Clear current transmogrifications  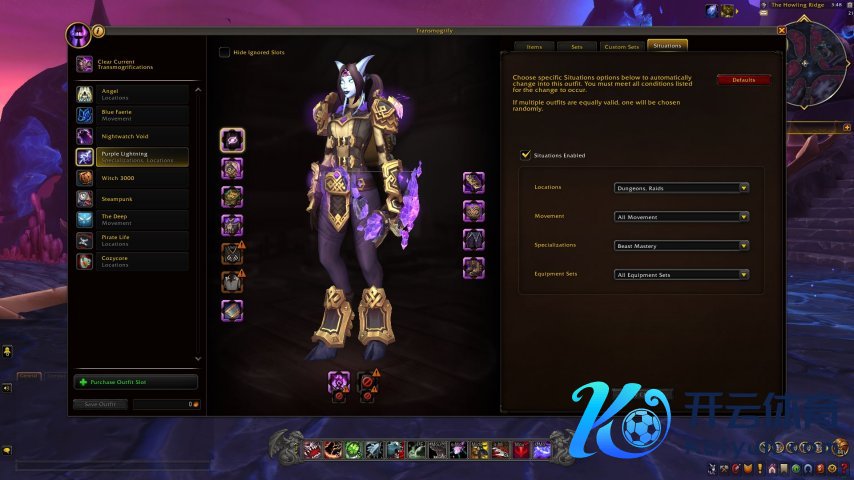pos(132,64)
